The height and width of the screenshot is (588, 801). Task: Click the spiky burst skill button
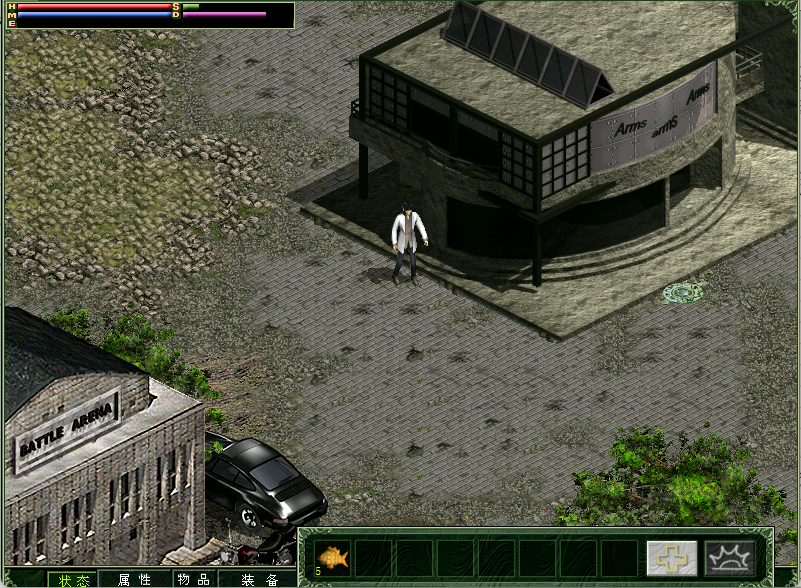[x=729, y=558]
